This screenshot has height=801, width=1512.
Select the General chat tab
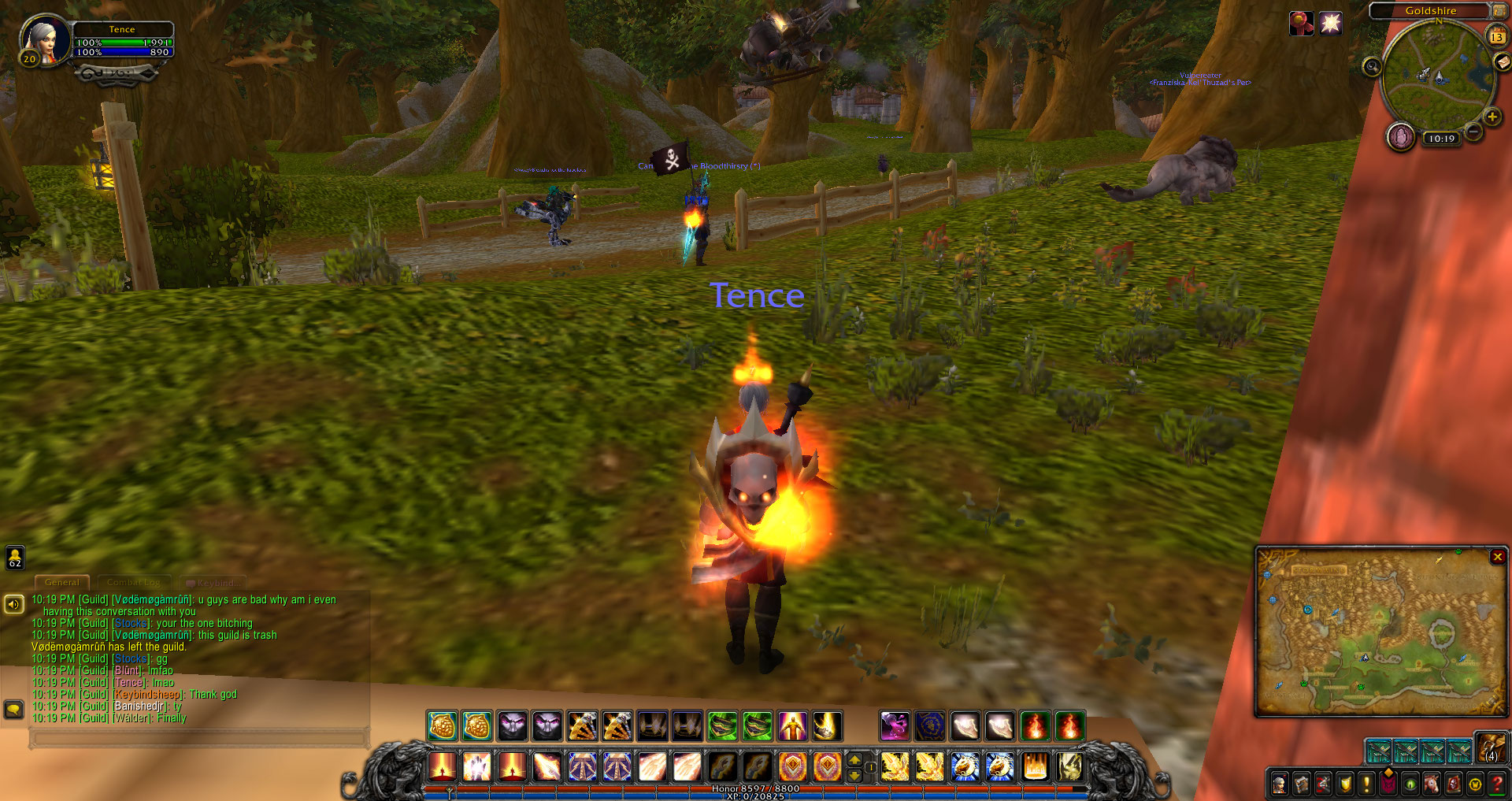tap(62, 583)
